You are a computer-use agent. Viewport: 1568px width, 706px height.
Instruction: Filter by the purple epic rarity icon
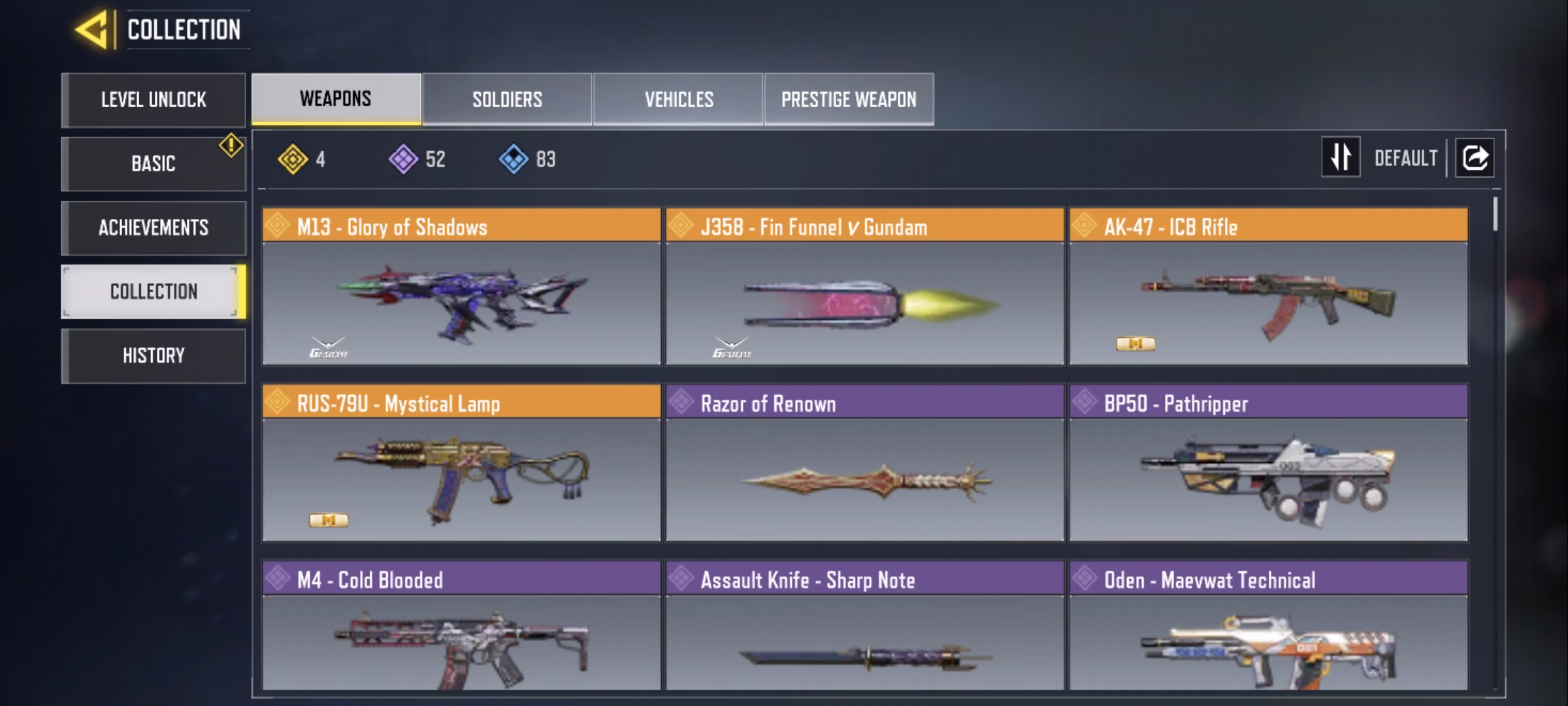(404, 160)
